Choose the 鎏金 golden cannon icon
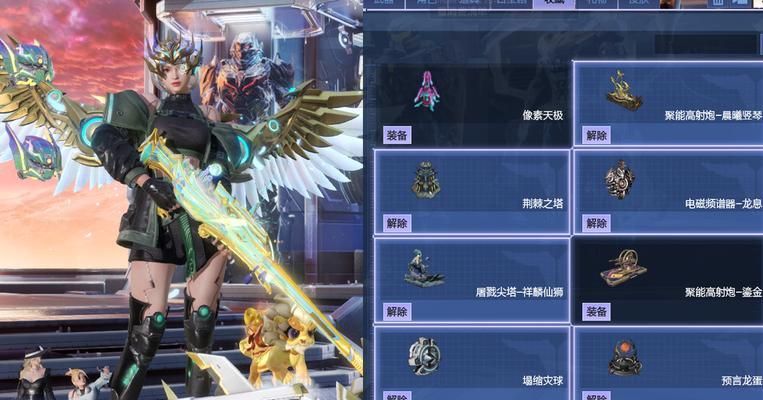Image resolution: width=763 pixels, height=400 pixels. 623,268
